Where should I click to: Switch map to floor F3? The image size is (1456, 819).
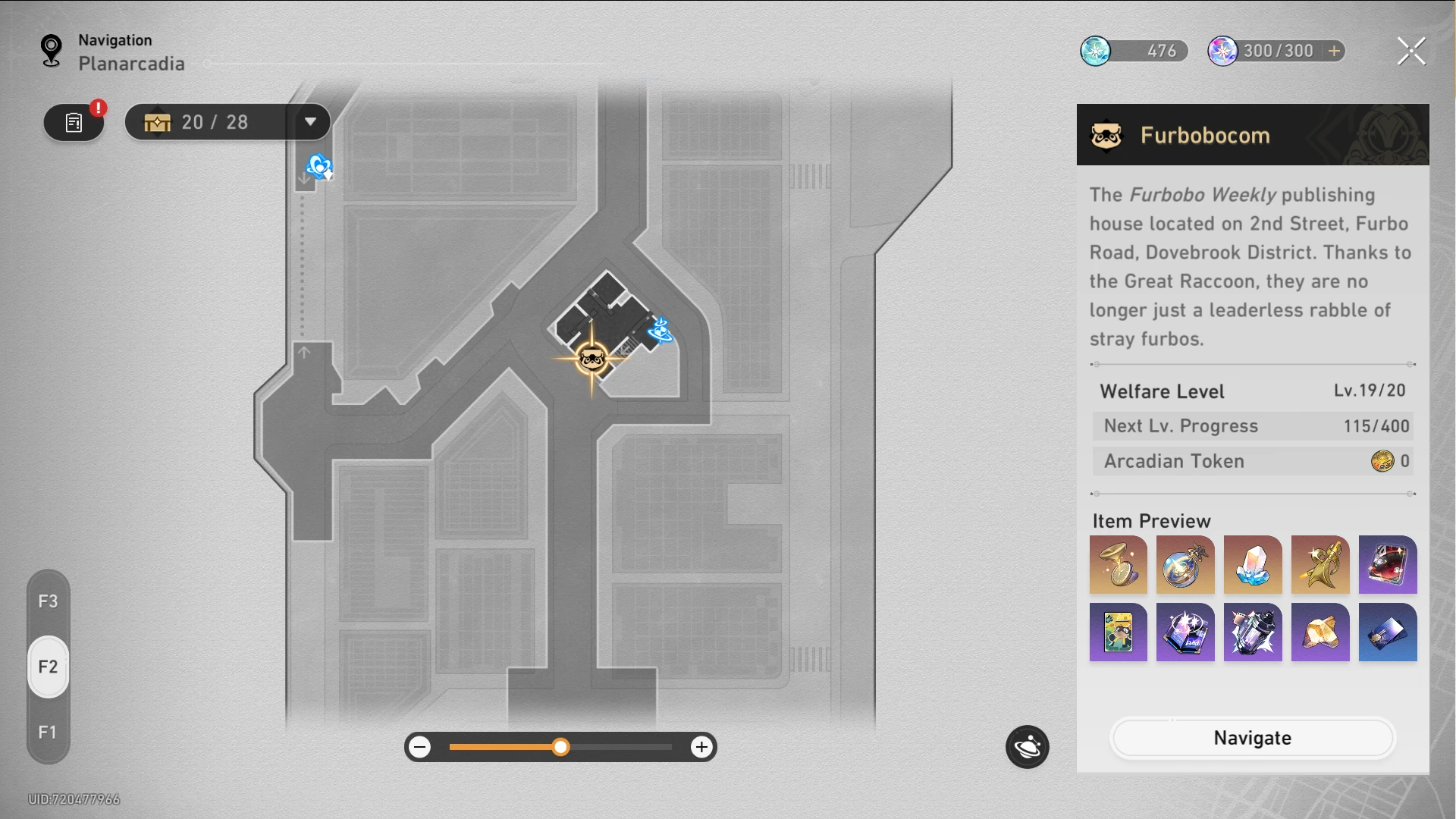coord(48,601)
